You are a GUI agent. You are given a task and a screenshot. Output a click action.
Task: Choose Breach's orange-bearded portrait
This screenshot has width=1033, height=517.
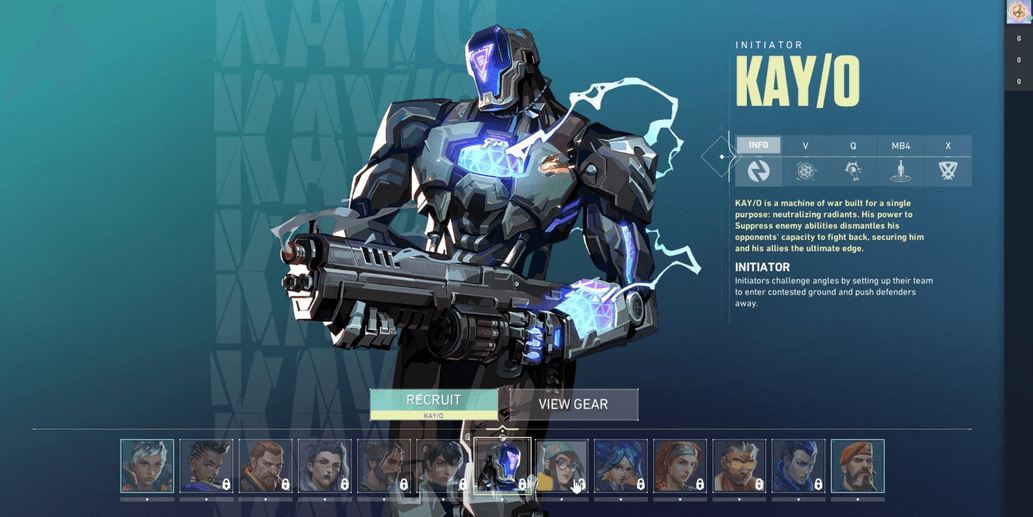[x=265, y=466]
